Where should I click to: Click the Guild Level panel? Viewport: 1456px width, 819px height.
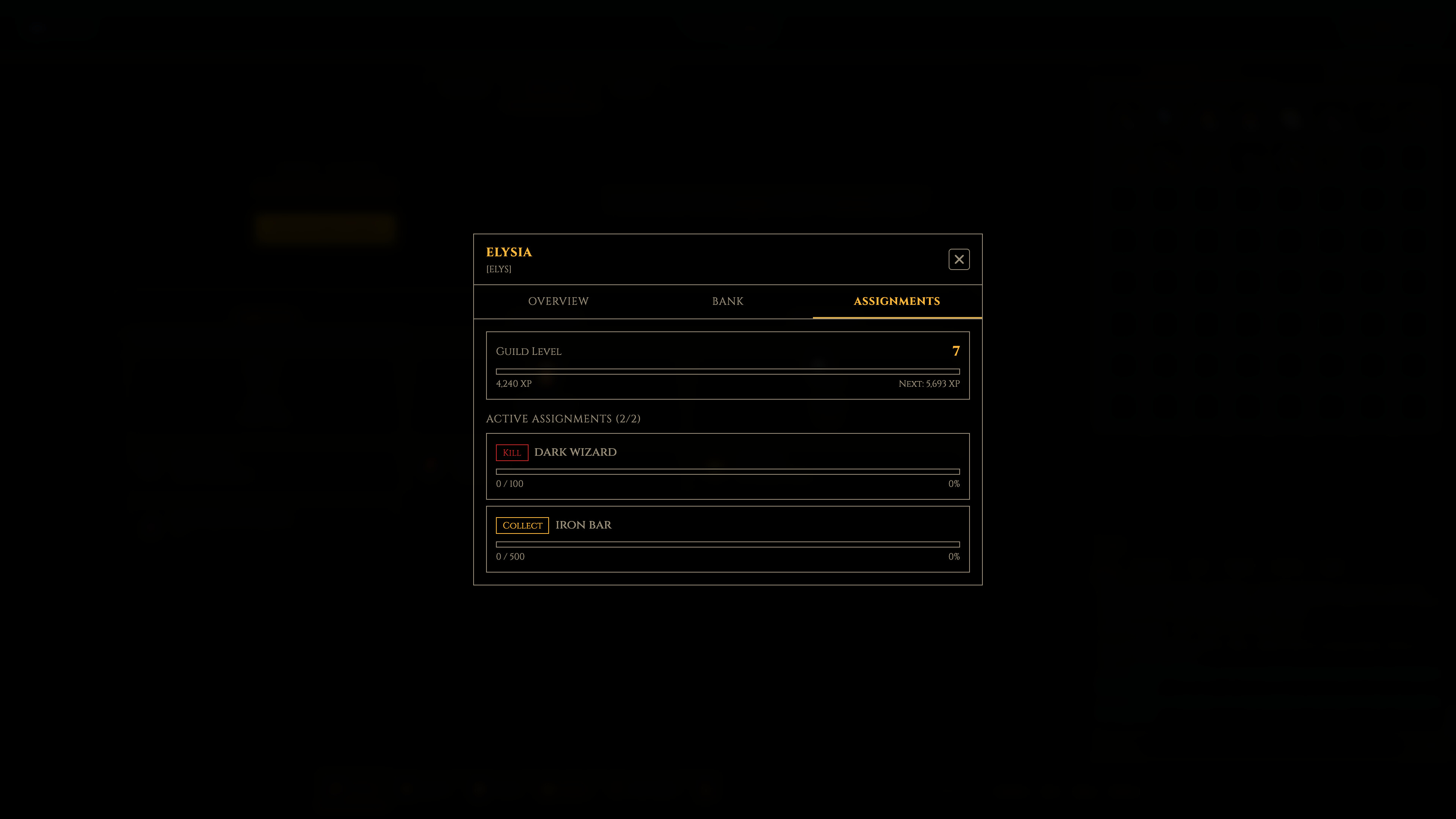click(x=728, y=365)
